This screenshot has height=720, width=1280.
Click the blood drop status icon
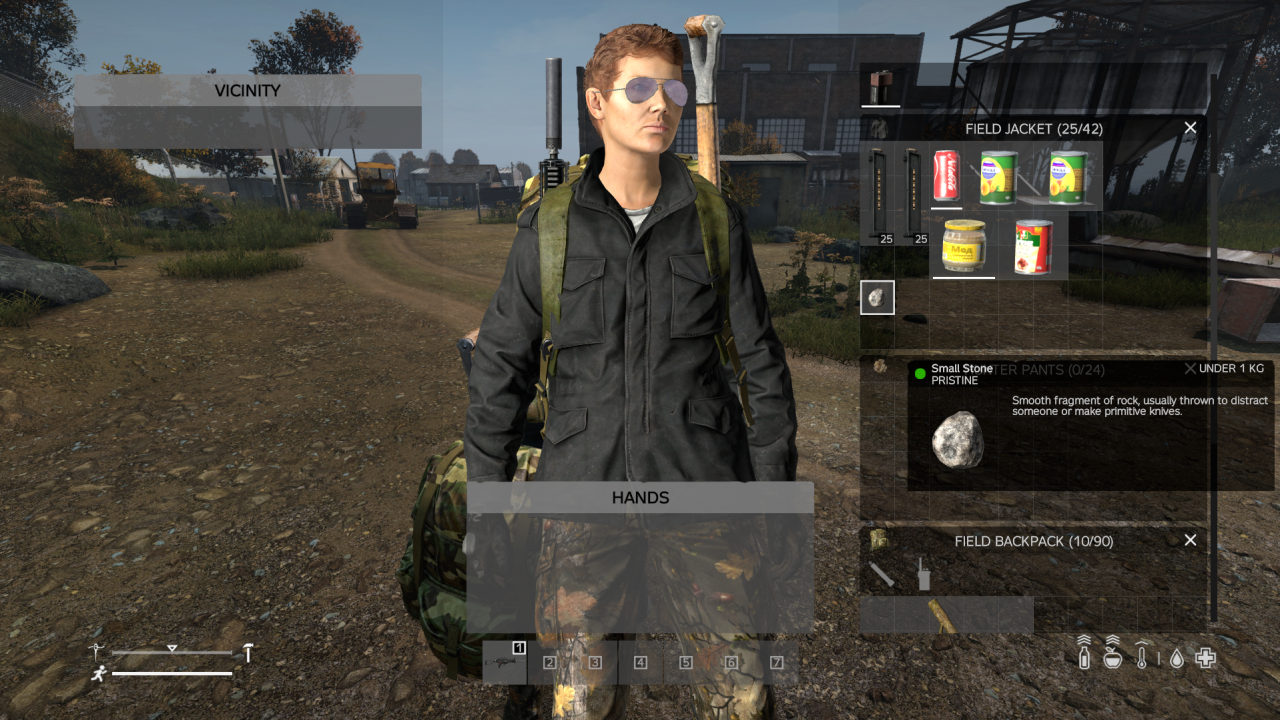coord(1176,658)
